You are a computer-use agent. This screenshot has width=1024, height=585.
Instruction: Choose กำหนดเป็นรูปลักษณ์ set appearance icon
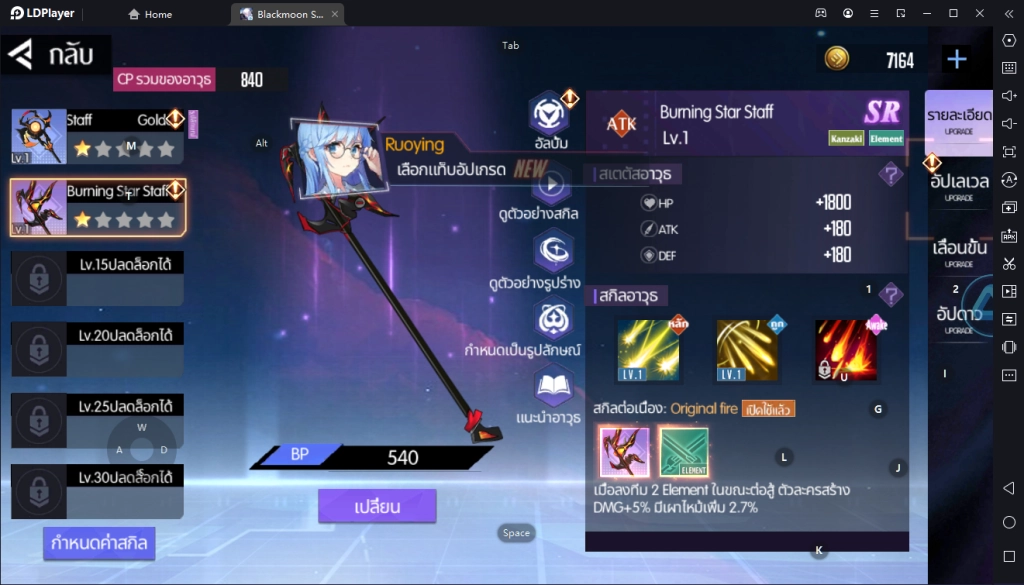click(551, 319)
